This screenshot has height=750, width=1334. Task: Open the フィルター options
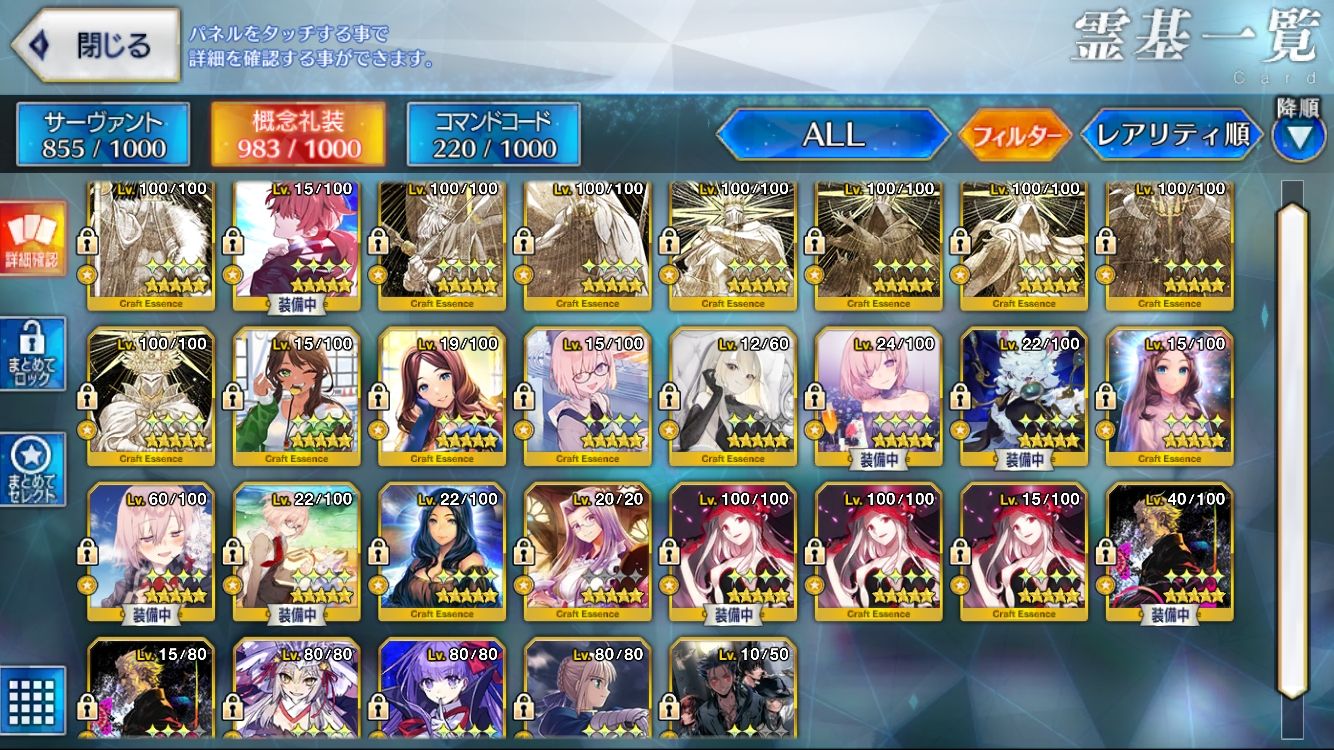tap(1014, 135)
